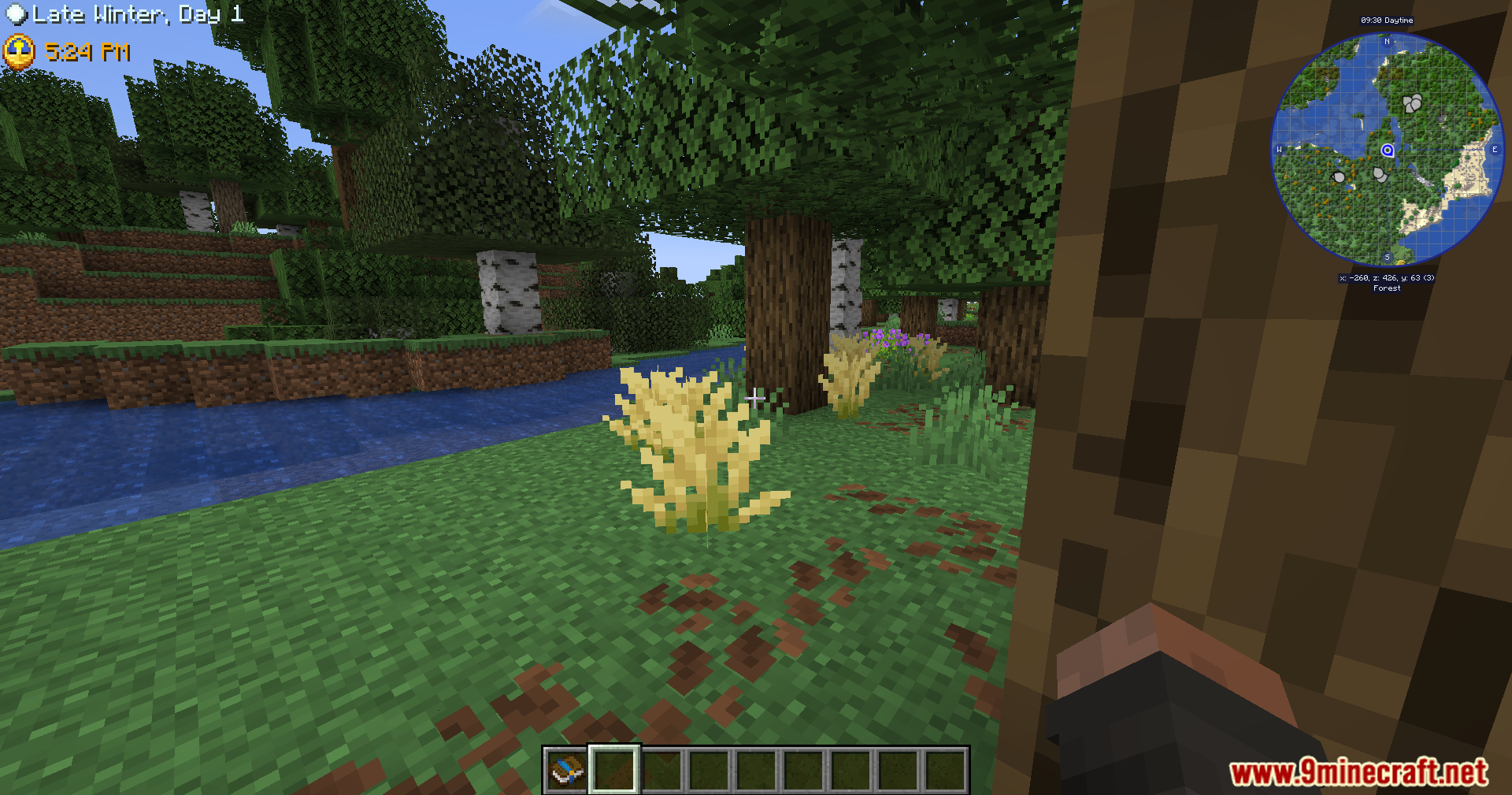The height and width of the screenshot is (795, 1512).
Task: Select a white waypoint blob northeast on the minimap
Action: point(1412,102)
